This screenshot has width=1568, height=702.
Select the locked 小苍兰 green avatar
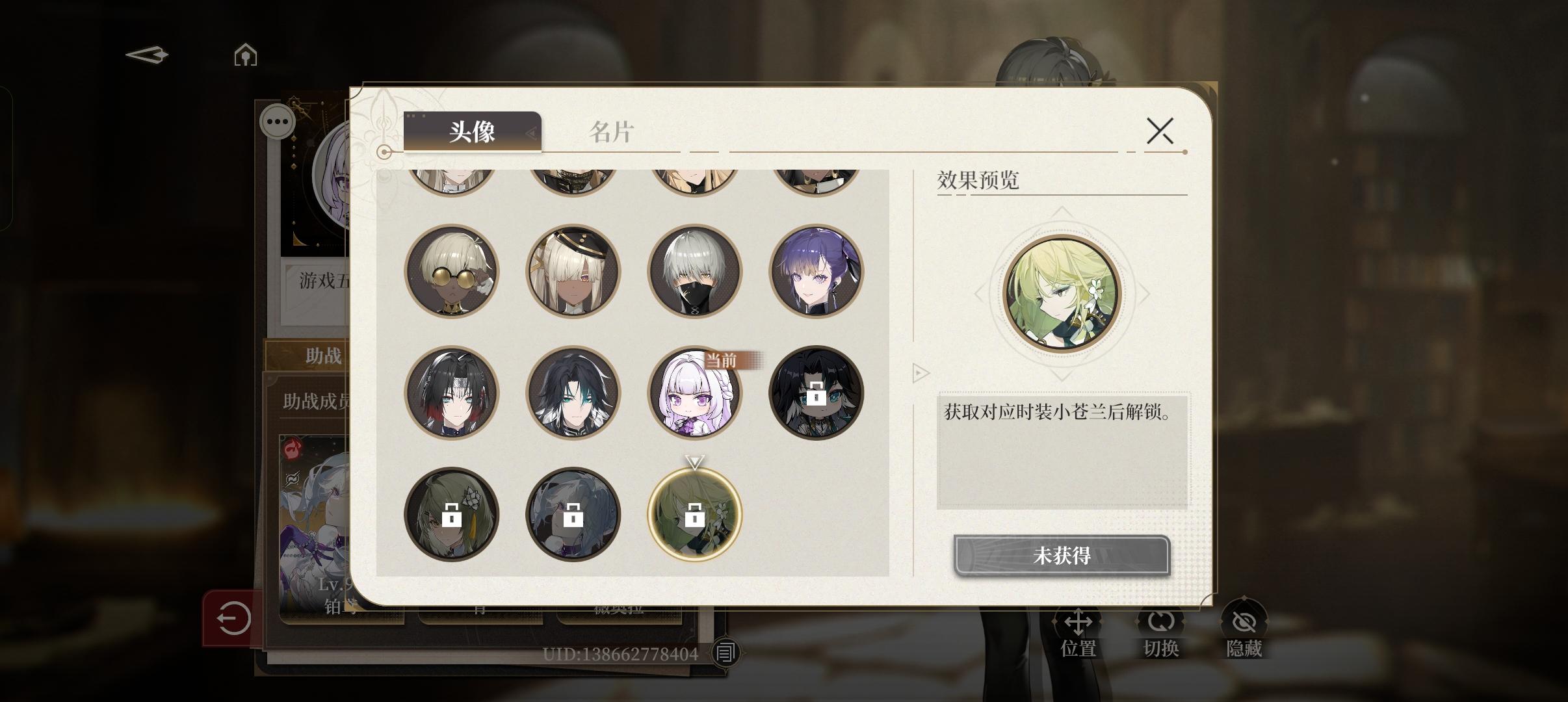696,514
